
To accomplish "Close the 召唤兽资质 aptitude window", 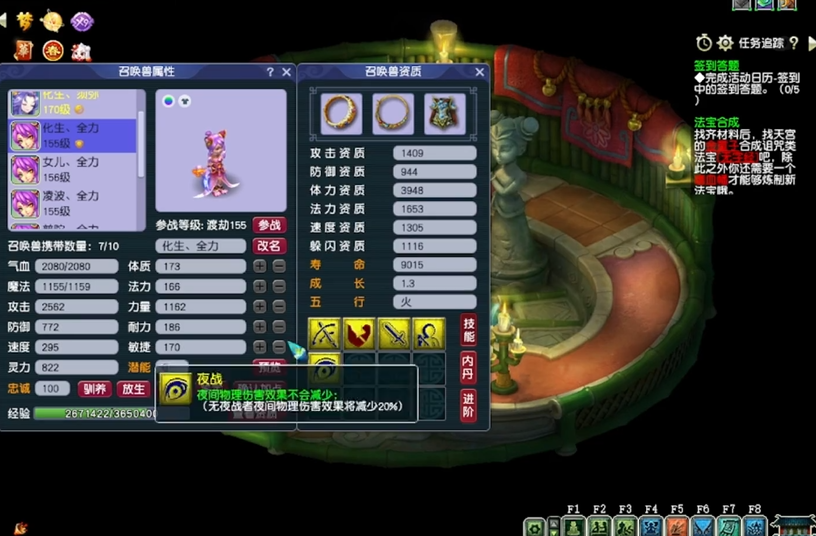I will [x=479, y=72].
